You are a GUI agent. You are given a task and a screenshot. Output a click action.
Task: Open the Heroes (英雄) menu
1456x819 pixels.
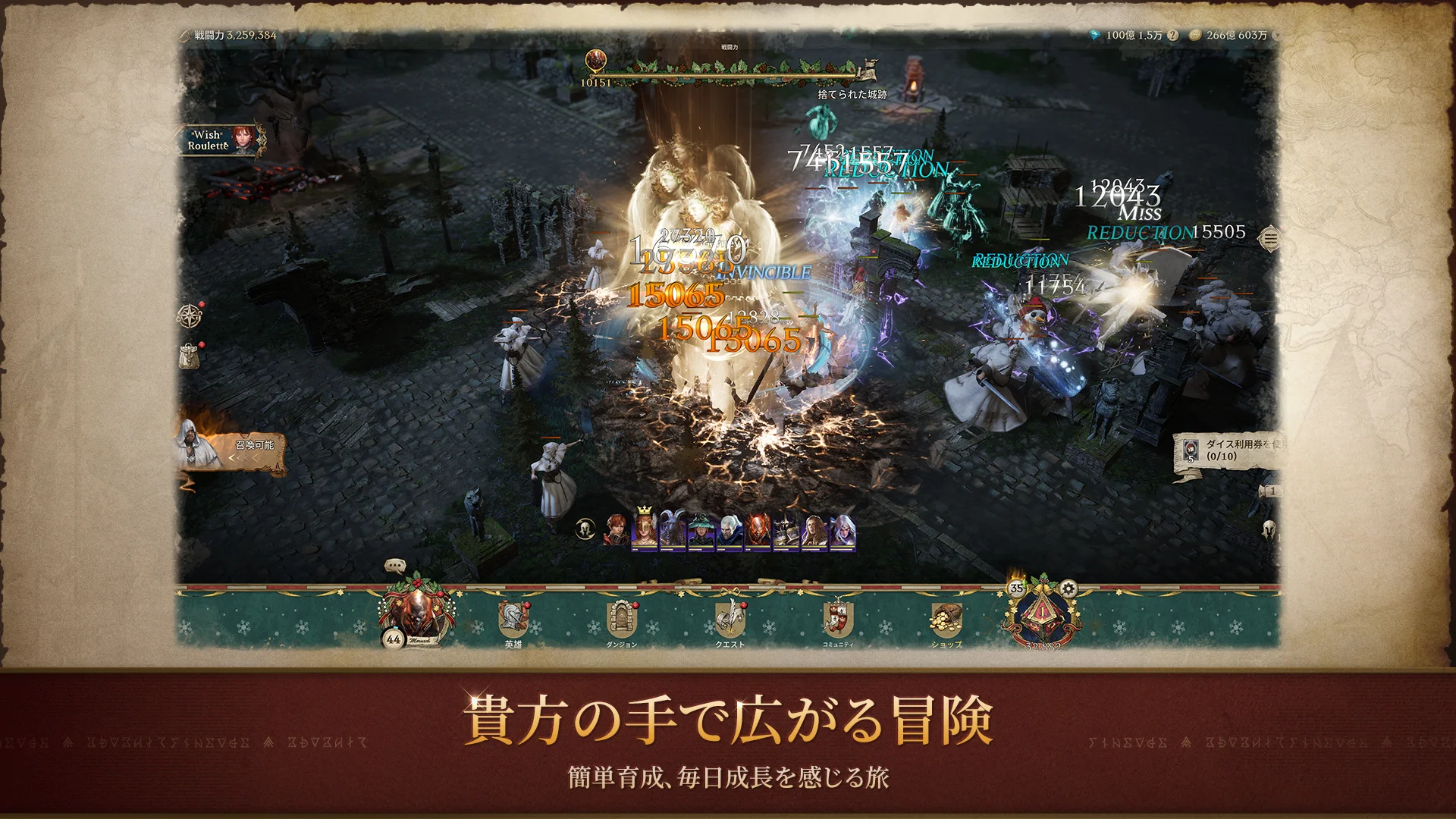513,620
